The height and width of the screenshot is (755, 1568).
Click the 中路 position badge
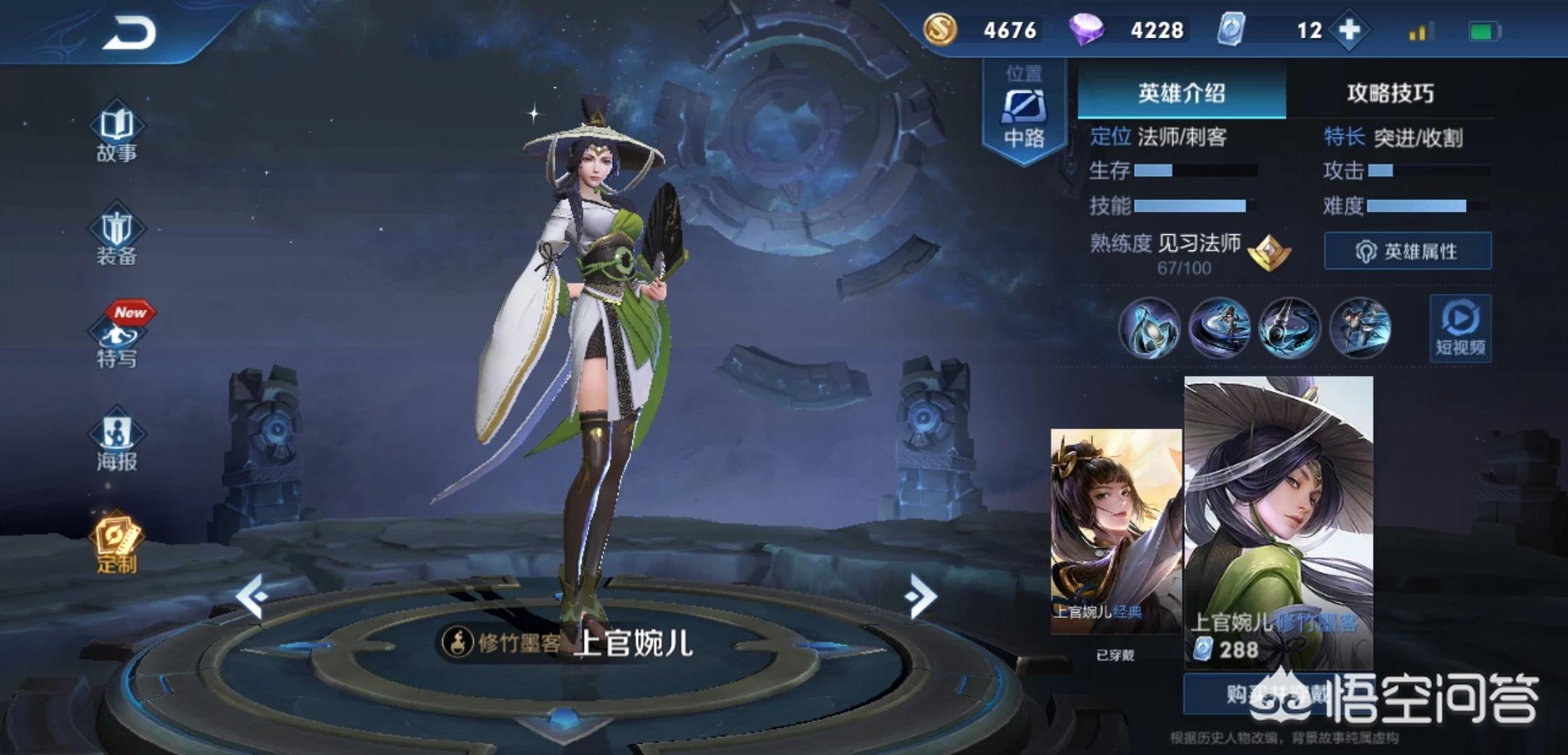[1024, 112]
